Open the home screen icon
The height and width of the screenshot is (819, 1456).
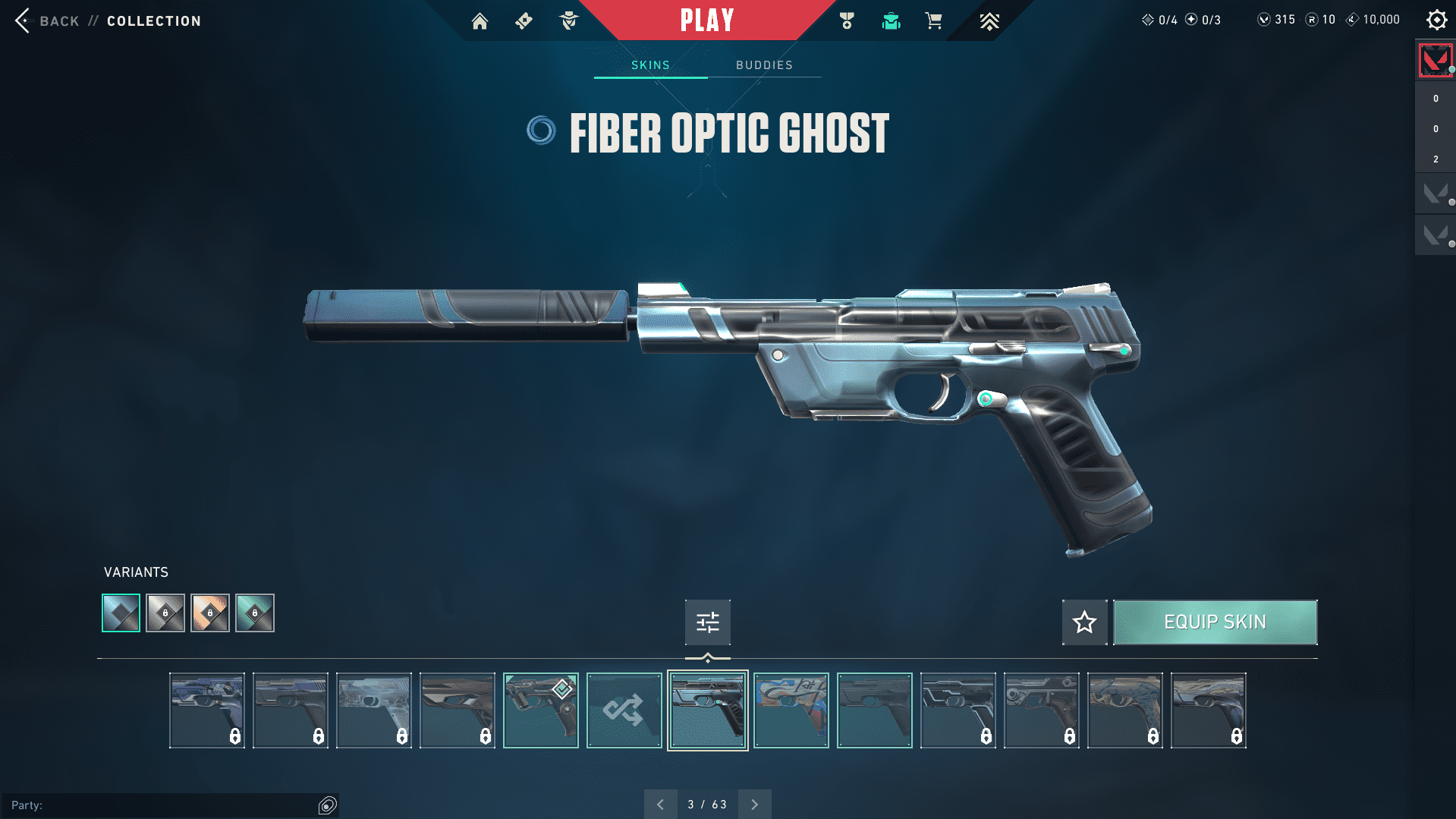[480, 21]
